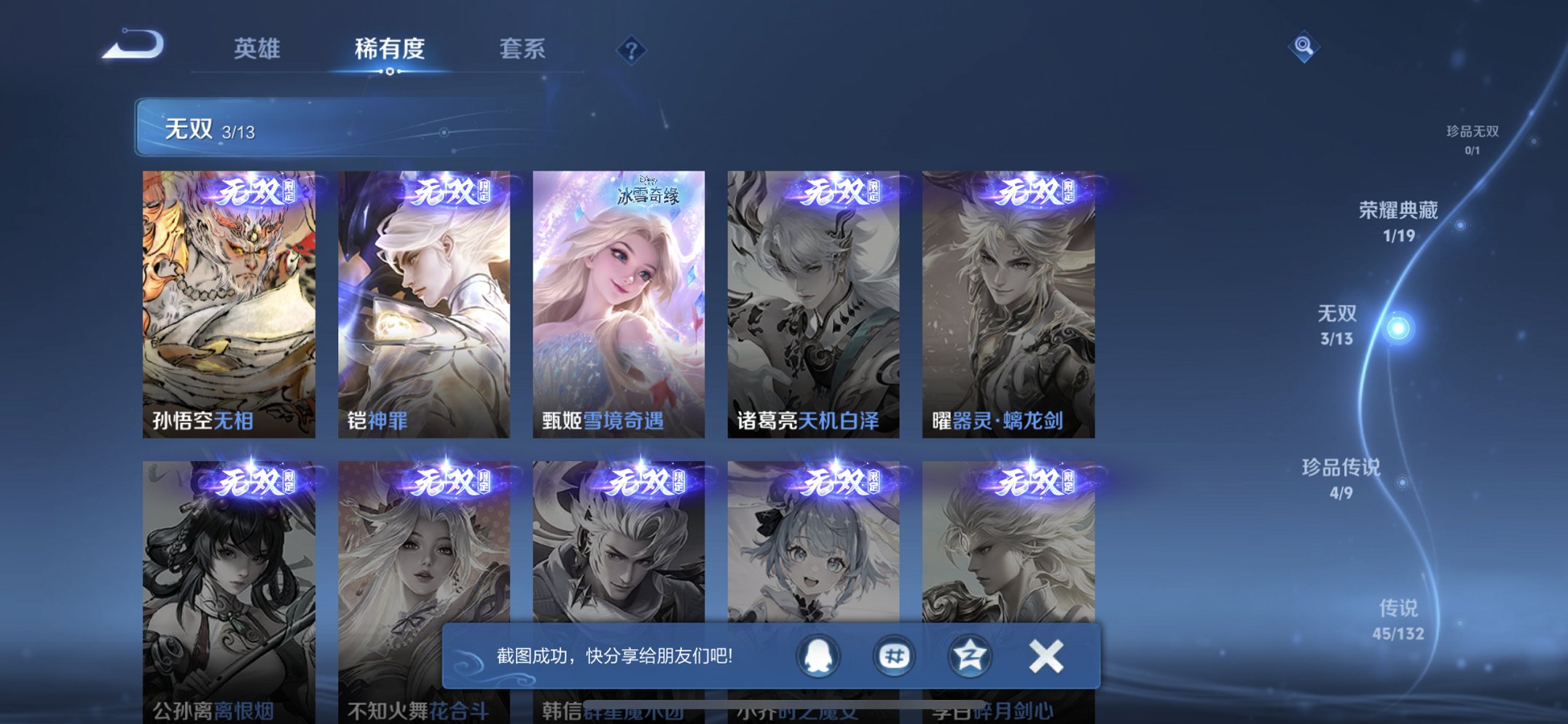The height and width of the screenshot is (724, 1568).
Task: Switch to the 套系 tab
Action: pos(523,49)
